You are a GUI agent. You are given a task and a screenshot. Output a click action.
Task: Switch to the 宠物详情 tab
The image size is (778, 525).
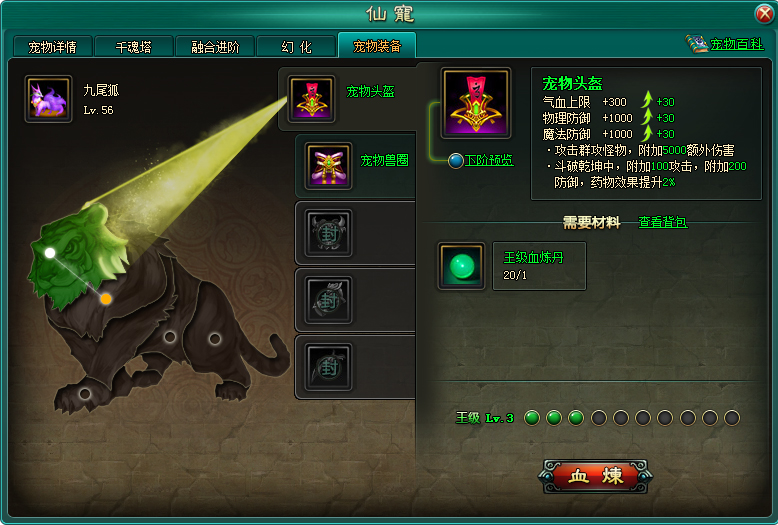[52, 47]
